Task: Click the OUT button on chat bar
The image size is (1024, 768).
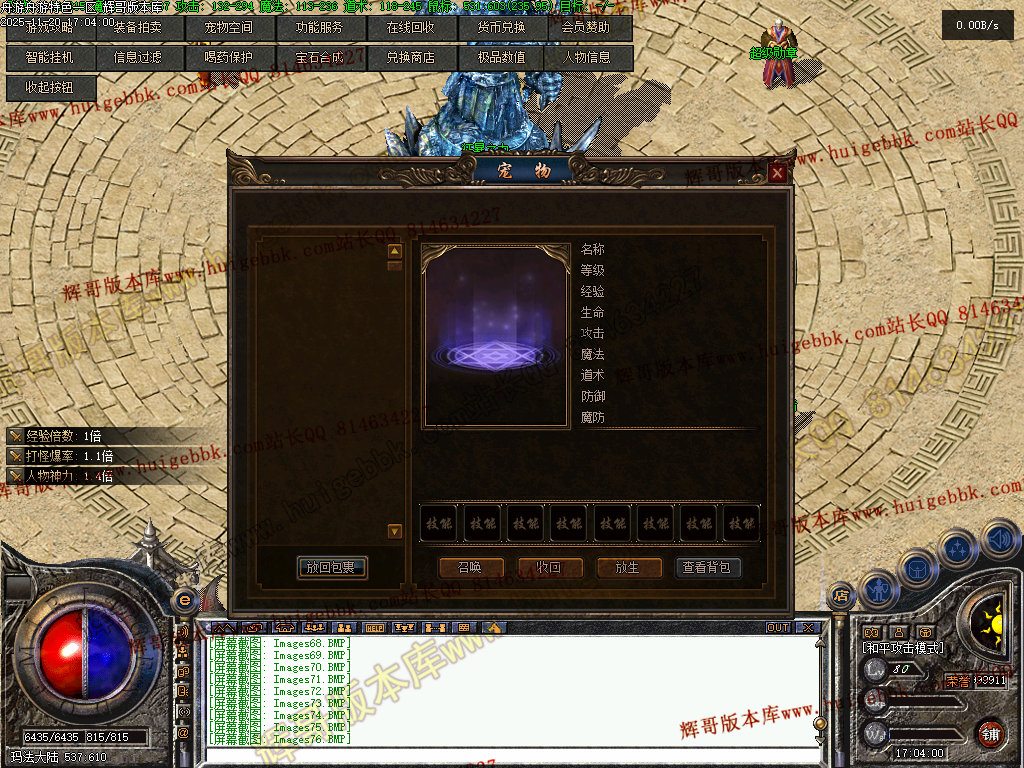Action: click(x=778, y=628)
